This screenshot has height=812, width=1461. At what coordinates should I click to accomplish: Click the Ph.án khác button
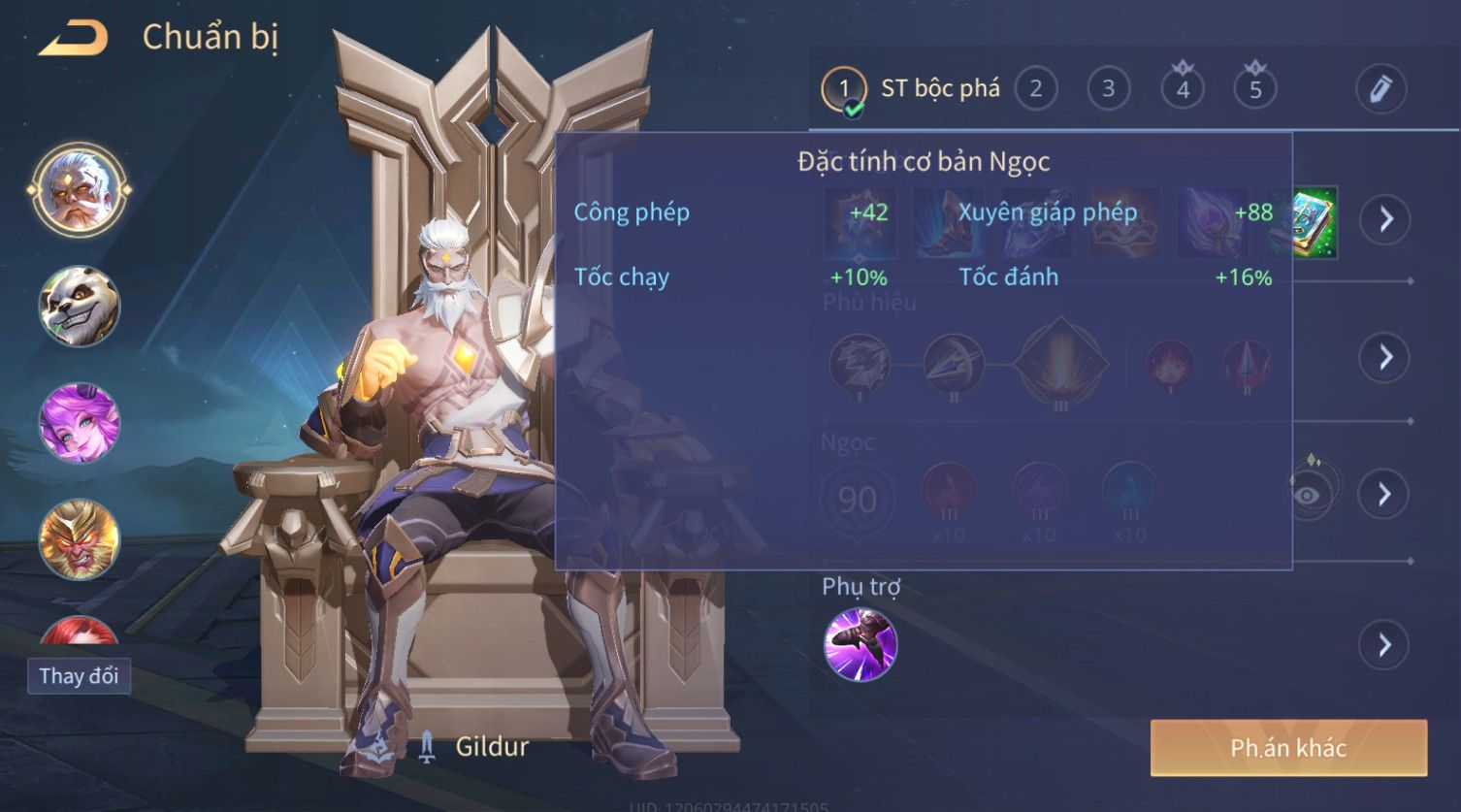tap(1288, 748)
